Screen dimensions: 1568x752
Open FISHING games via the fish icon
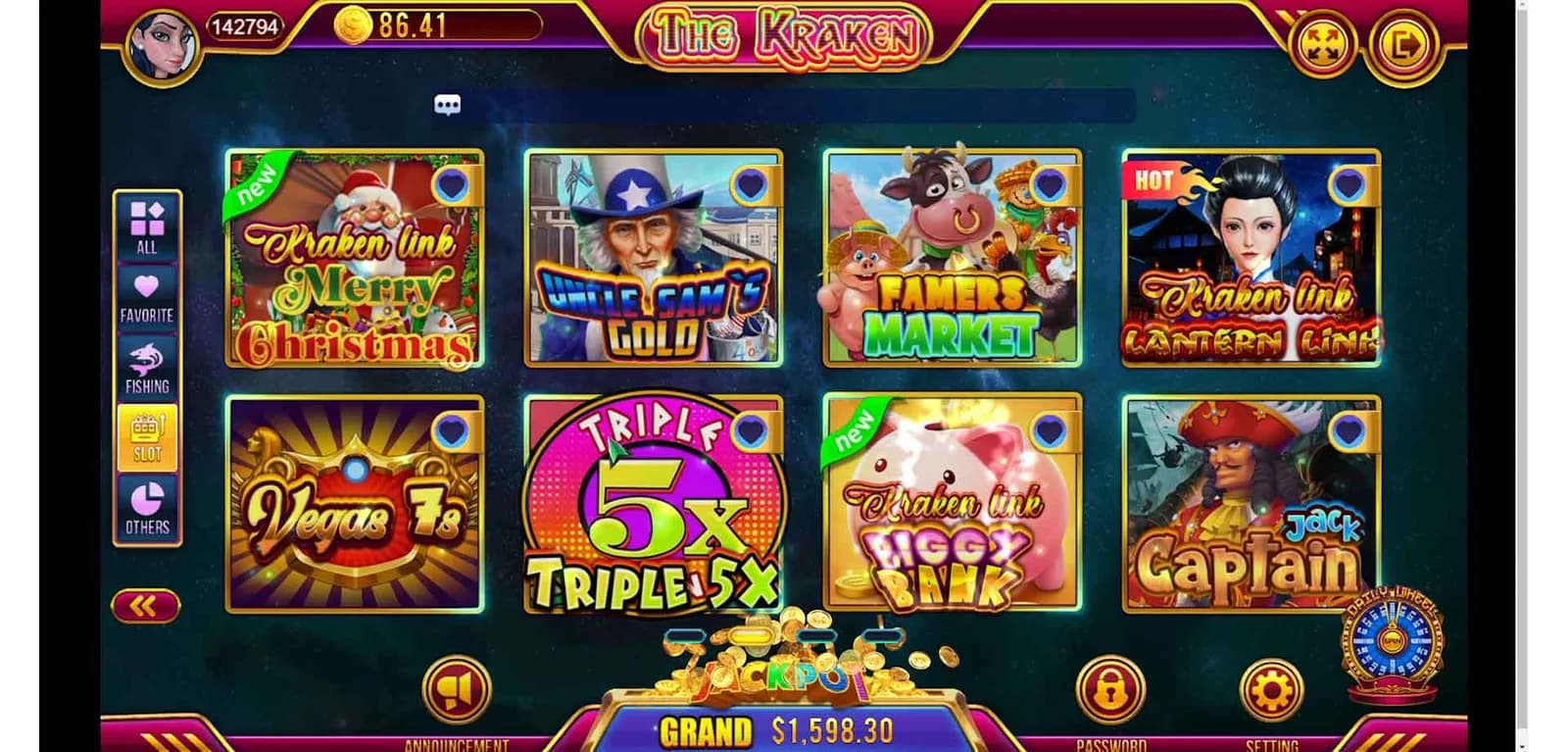click(x=145, y=357)
